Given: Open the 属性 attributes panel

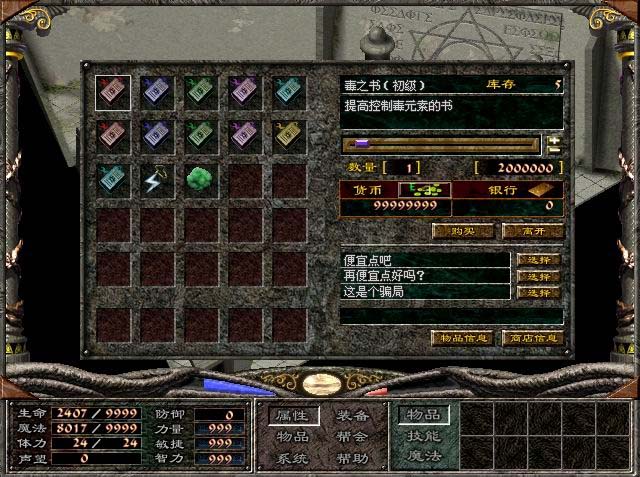Looking at the screenshot, I should (x=293, y=415).
